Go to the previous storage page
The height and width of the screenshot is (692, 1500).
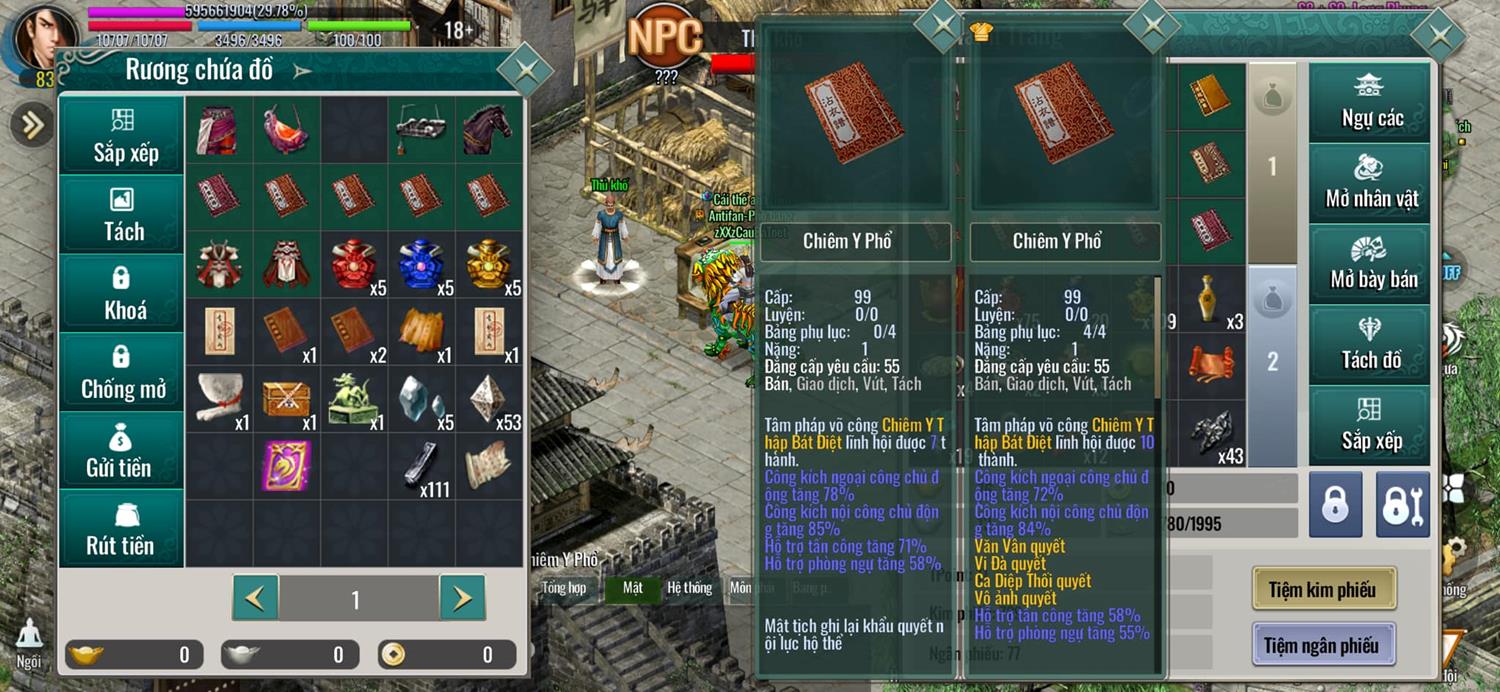click(256, 598)
